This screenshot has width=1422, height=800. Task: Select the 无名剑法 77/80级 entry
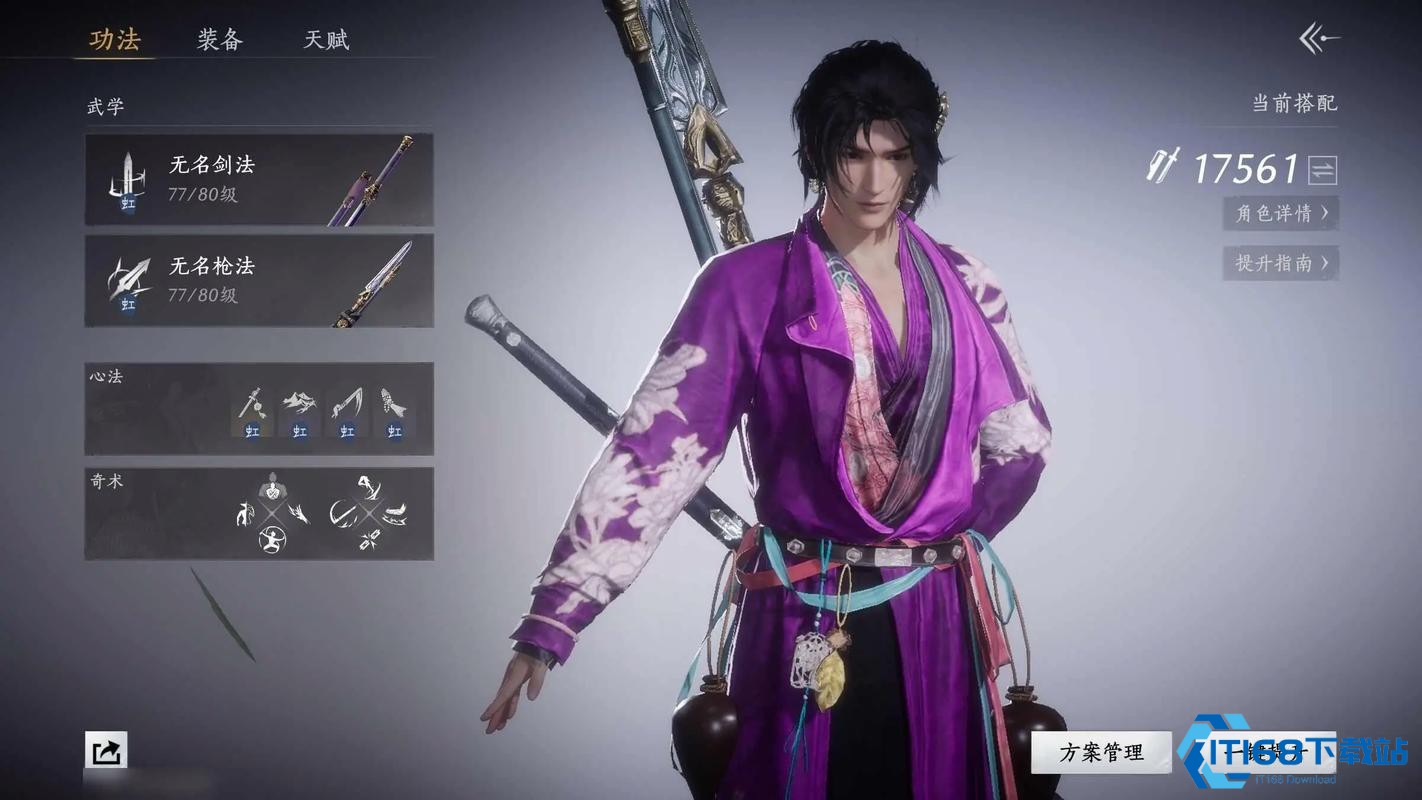pyautogui.click(x=259, y=180)
